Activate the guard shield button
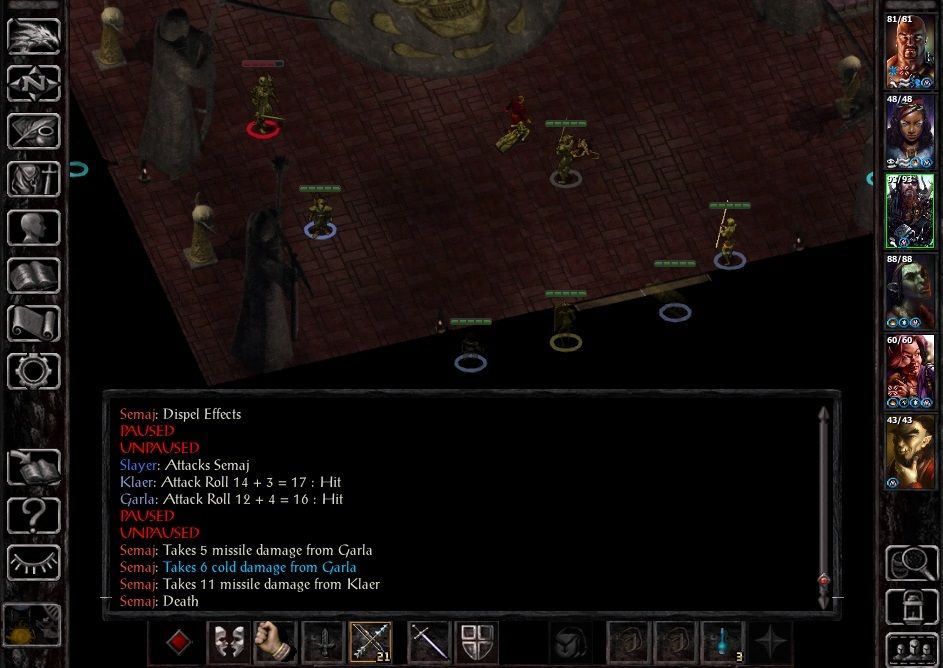This screenshot has width=943, height=668. (x=477, y=642)
